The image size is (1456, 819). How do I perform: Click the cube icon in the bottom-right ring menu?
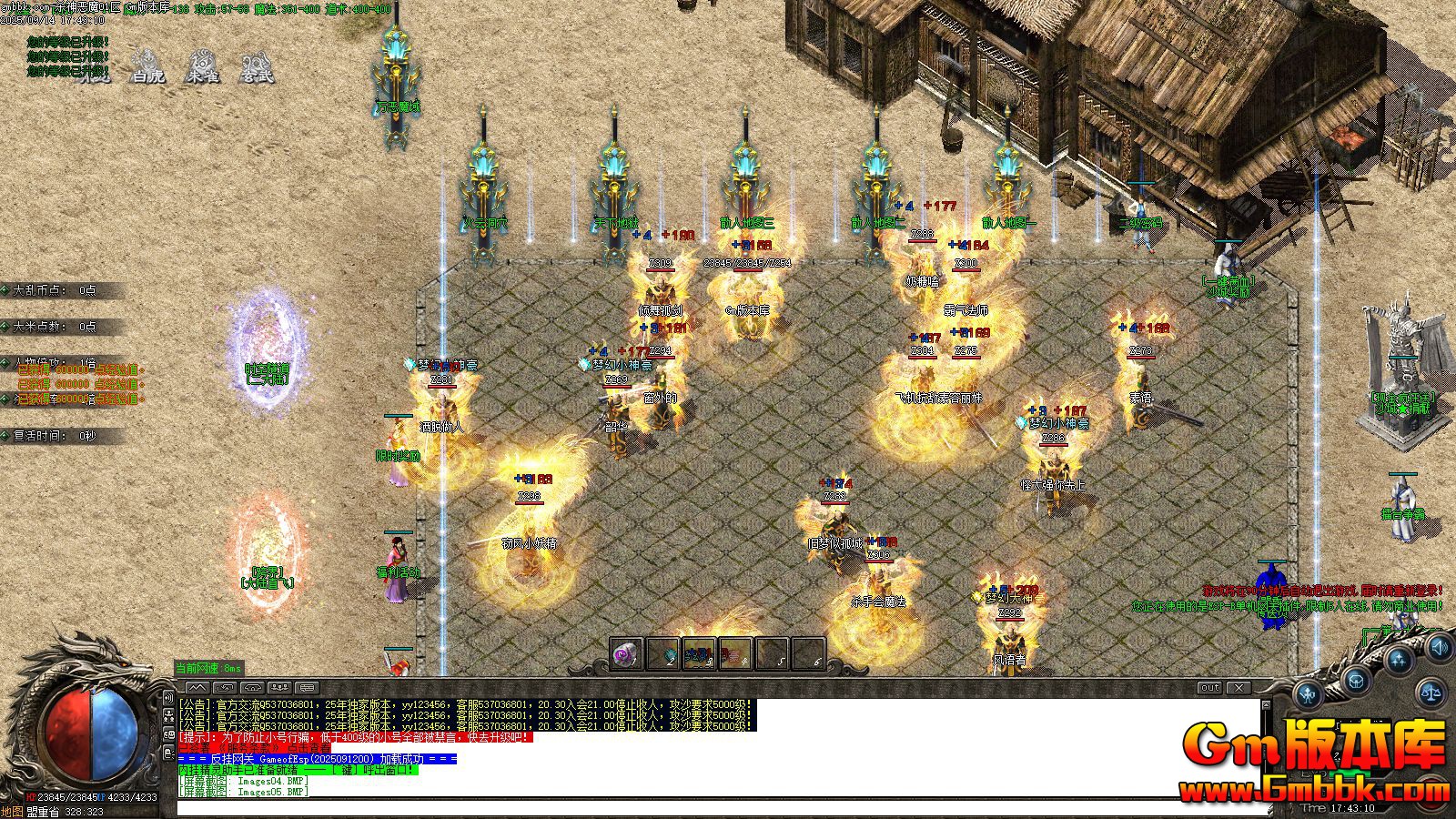pyautogui.click(x=1356, y=681)
